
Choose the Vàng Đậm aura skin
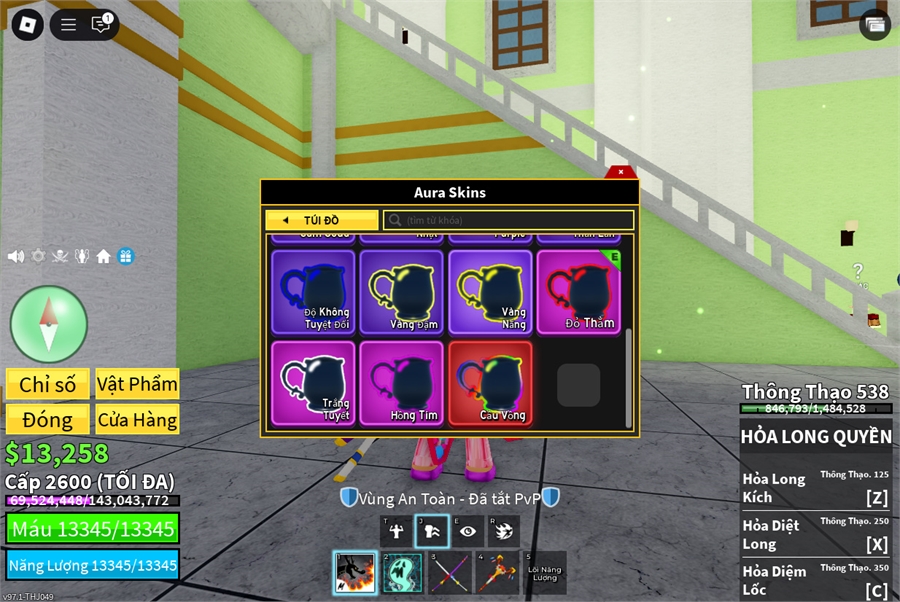401,291
